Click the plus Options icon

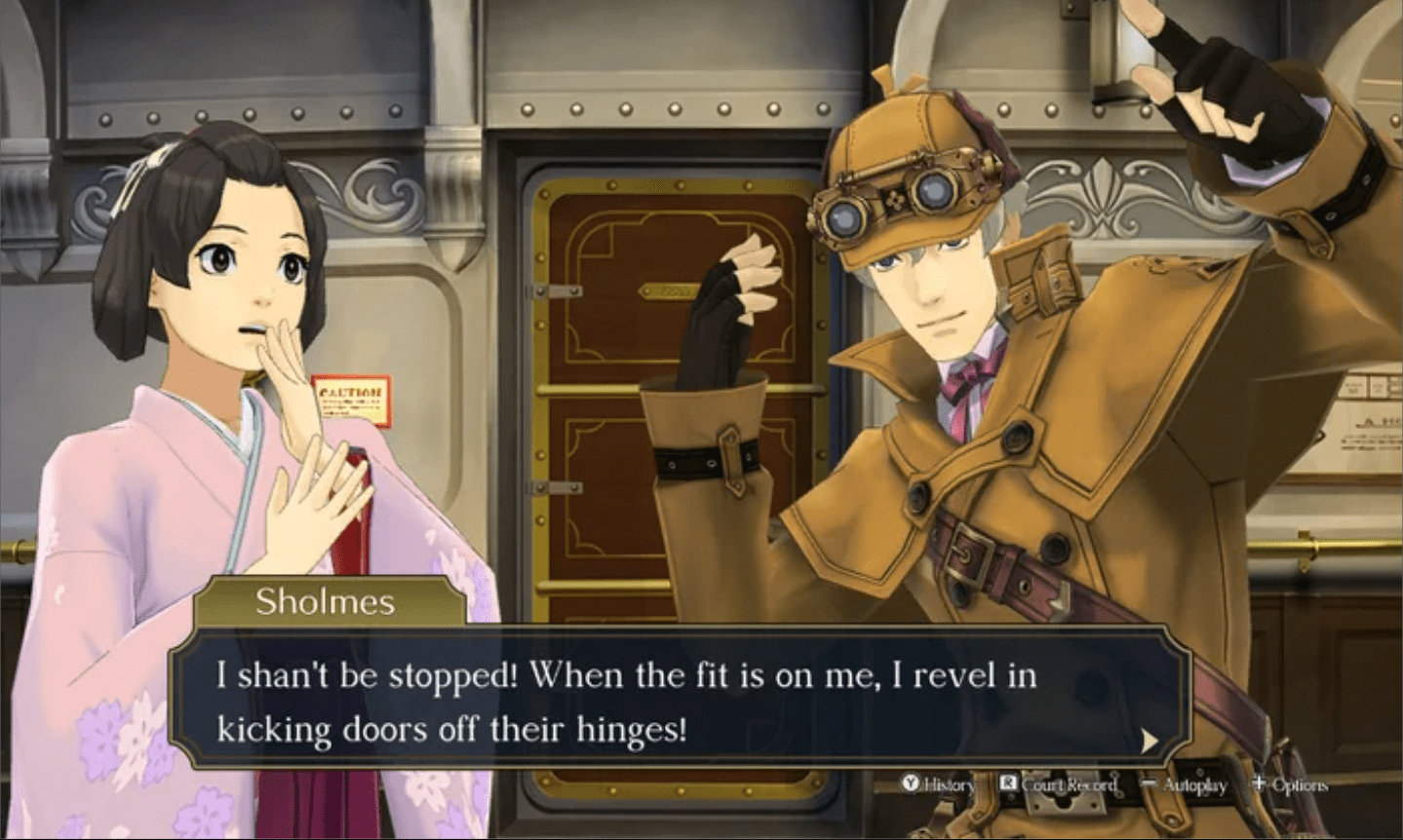[x=1259, y=783]
